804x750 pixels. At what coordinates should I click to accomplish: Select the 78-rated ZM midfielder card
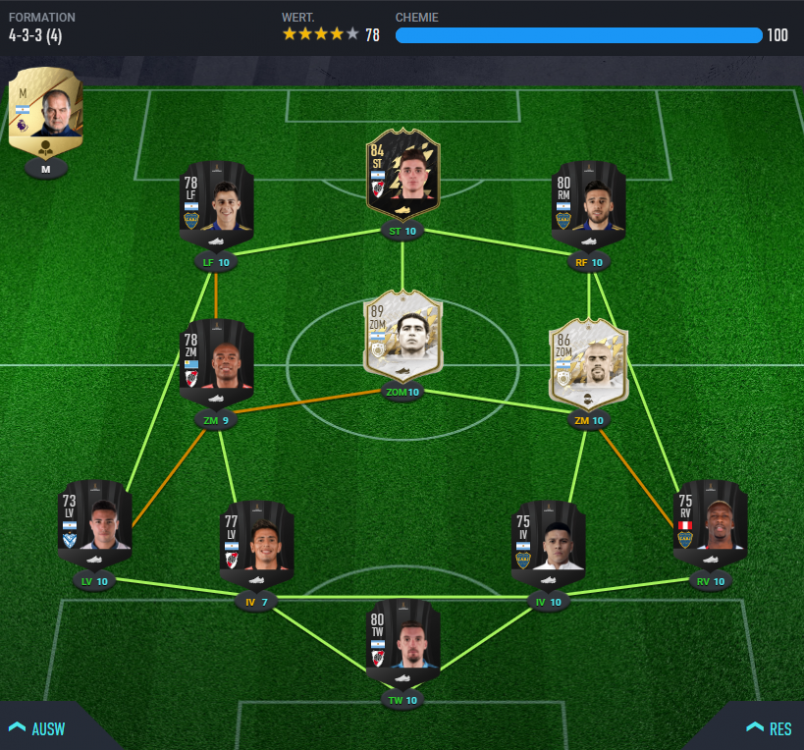pos(217,364)
